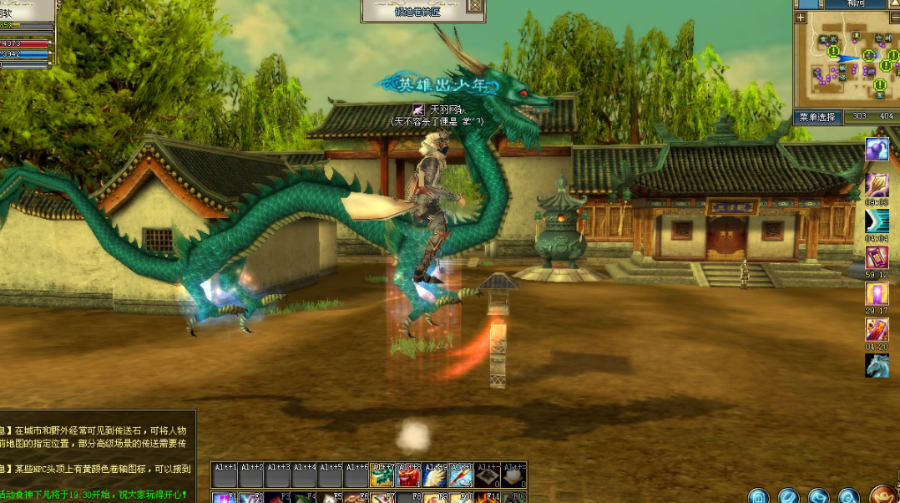Viewport: 900px width, 503px height.
Task: Click the chat message box
Action: pyautogui.click(x=98, y=445)
